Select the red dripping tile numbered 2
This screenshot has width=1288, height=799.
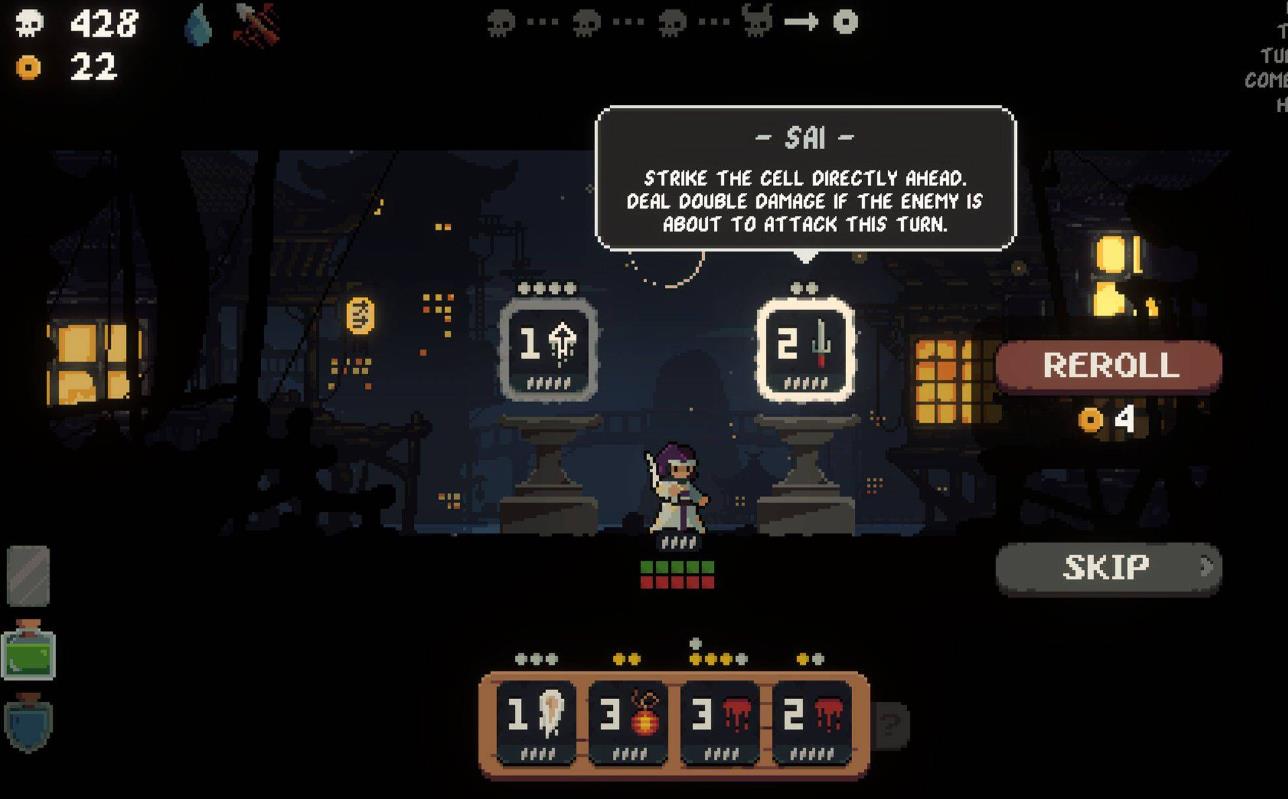[811, 721]
